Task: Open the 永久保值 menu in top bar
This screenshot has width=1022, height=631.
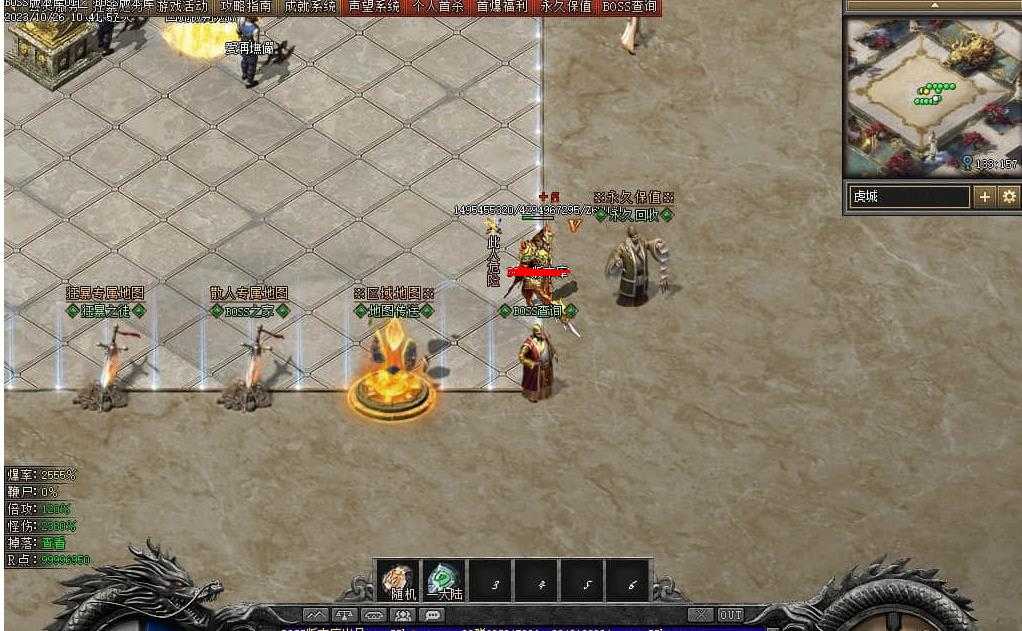Action: 566,6
